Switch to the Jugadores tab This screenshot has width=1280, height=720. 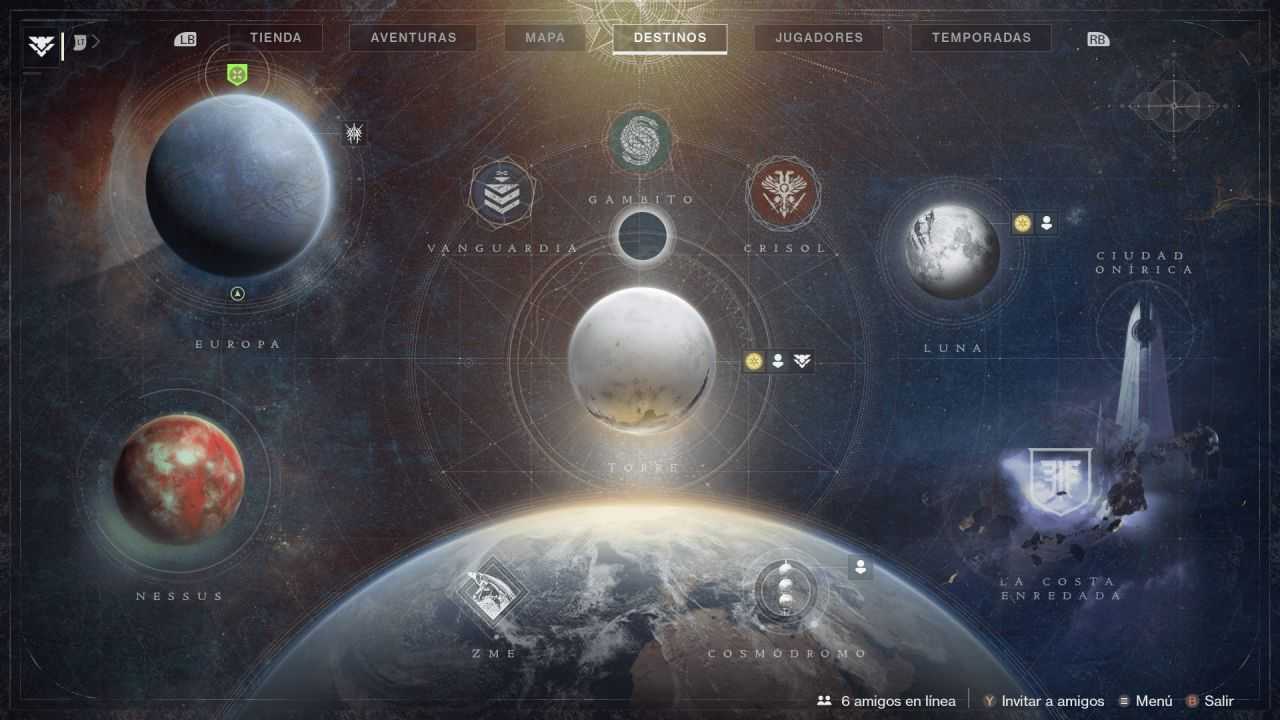click(819, 37)
